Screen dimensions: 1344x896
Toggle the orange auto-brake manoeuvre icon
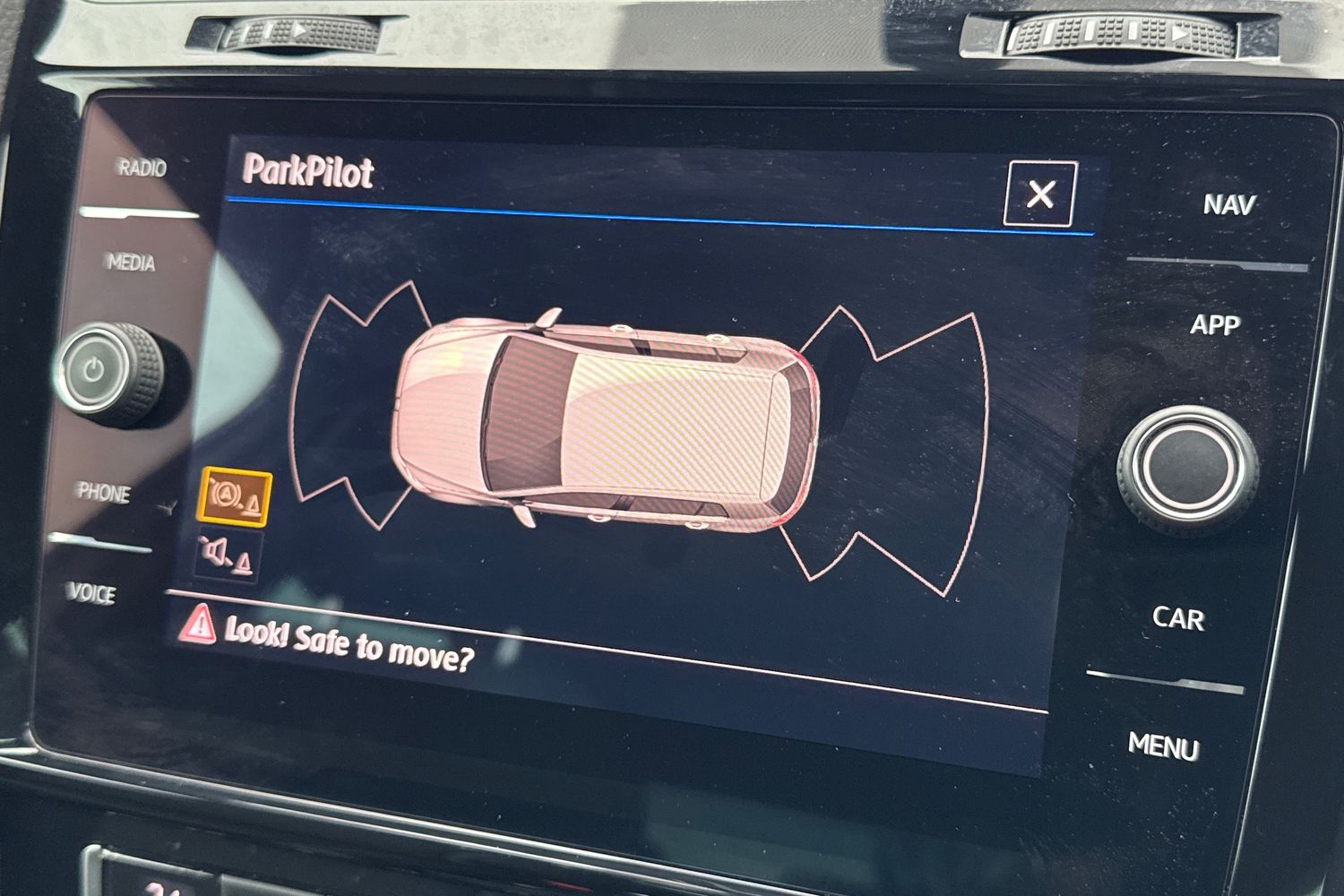tap(236, 495)
